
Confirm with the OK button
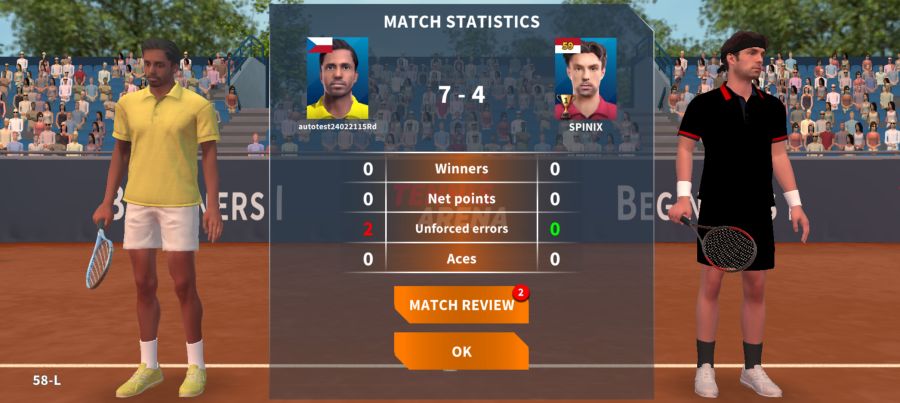click(x=461, y=351)
